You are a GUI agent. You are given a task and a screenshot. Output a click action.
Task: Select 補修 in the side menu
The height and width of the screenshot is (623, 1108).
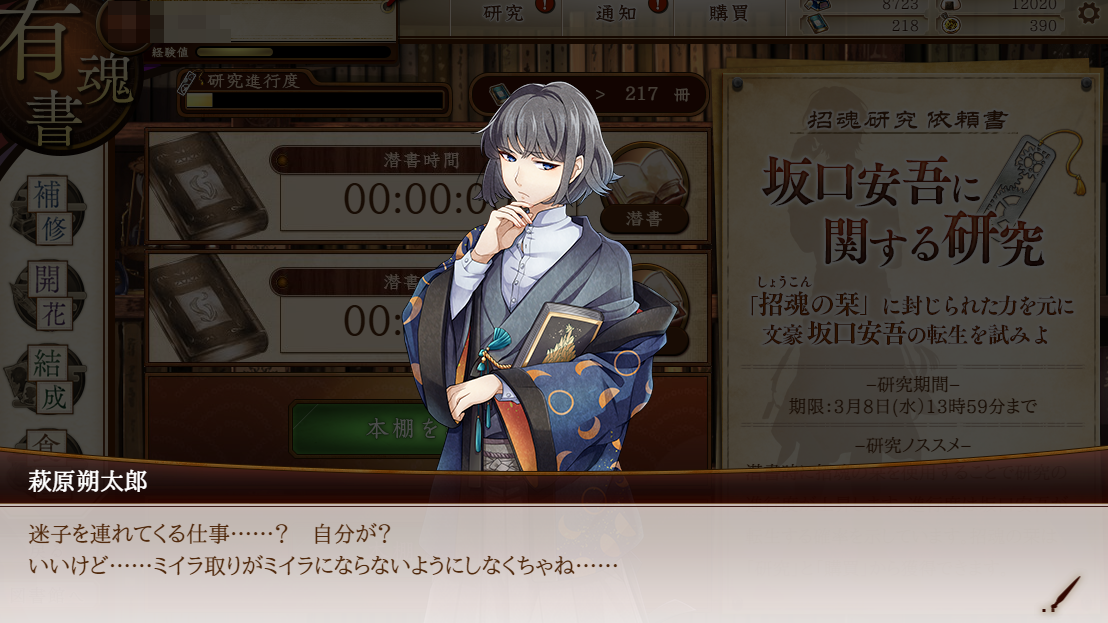[50, 210]
